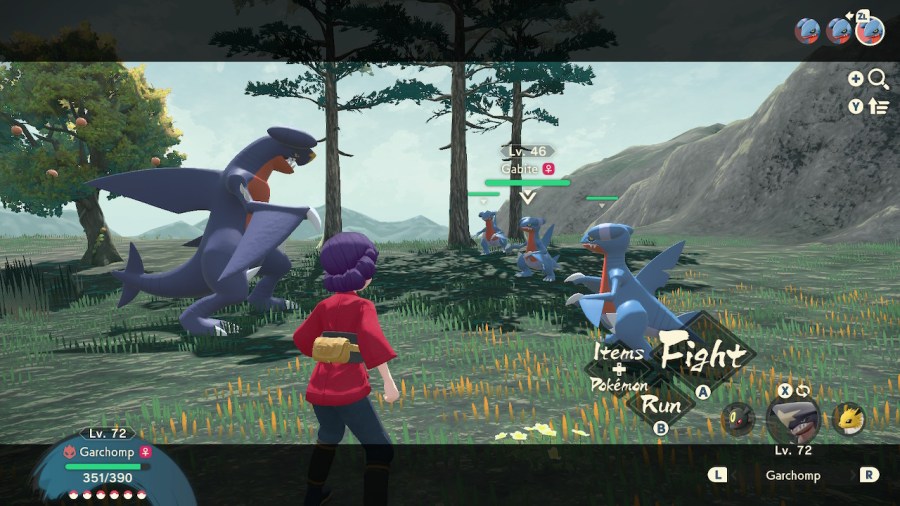Select Run to flee the battle
The image size is (900, 506).
click(x=661, y=405)
